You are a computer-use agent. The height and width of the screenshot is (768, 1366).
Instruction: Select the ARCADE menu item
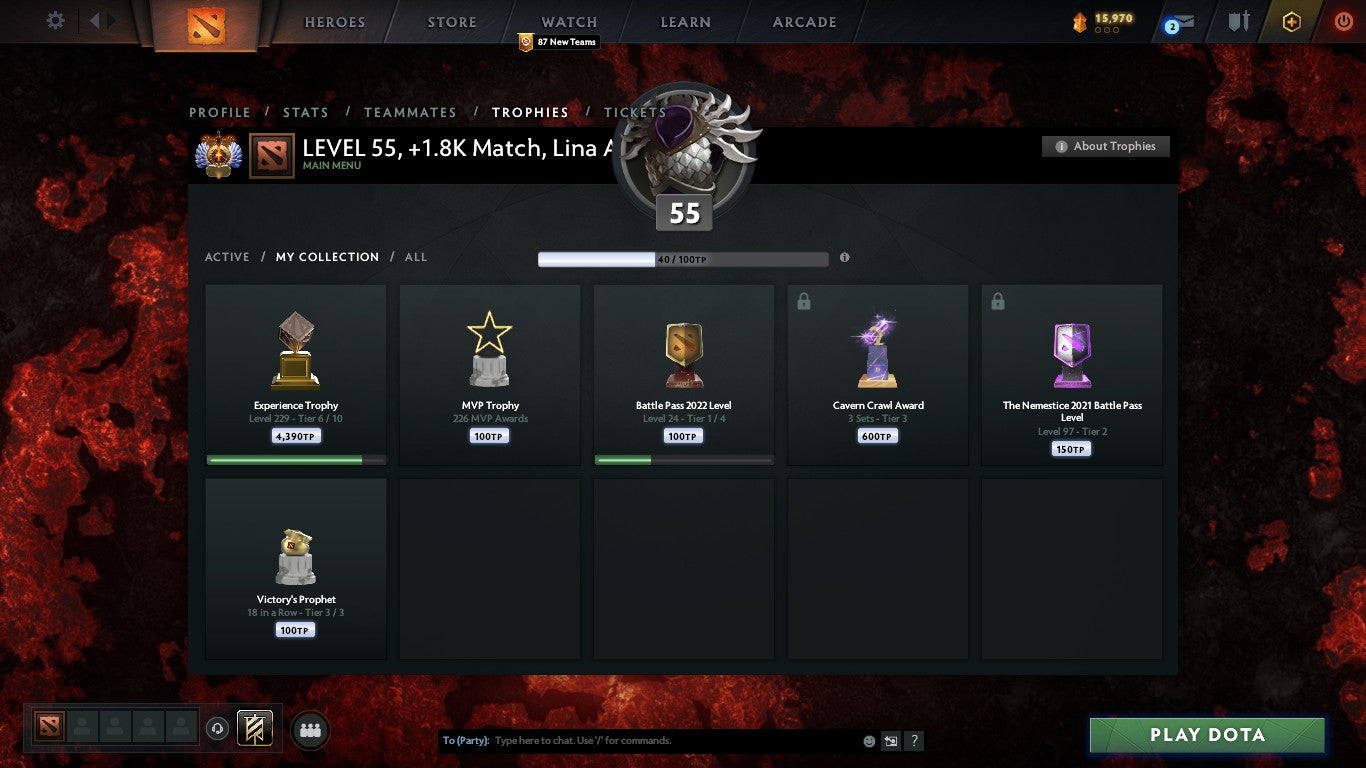point(804,21)
